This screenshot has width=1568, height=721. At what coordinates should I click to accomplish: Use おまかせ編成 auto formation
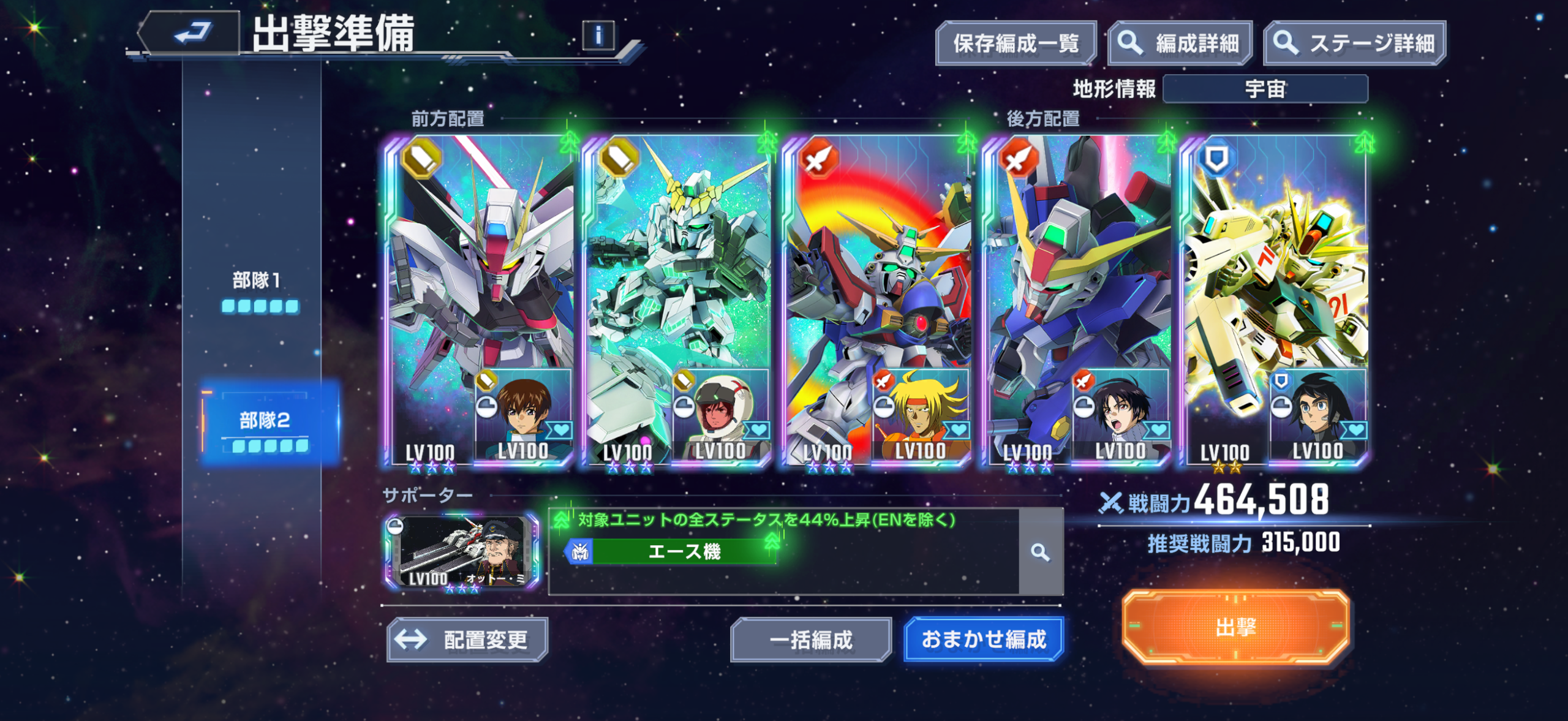pyautogui.click(x=983, y=640)
